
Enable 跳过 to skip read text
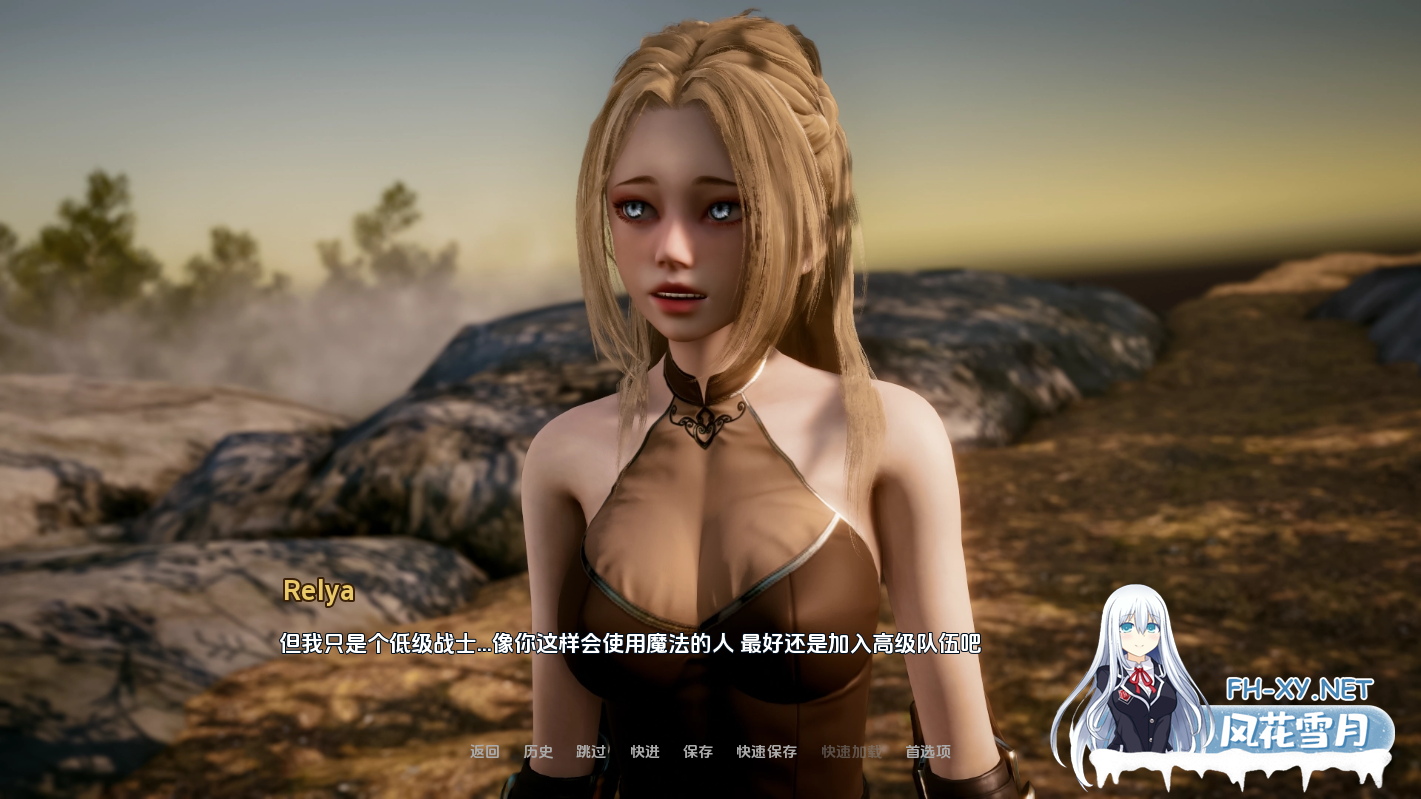click(589, 752)
